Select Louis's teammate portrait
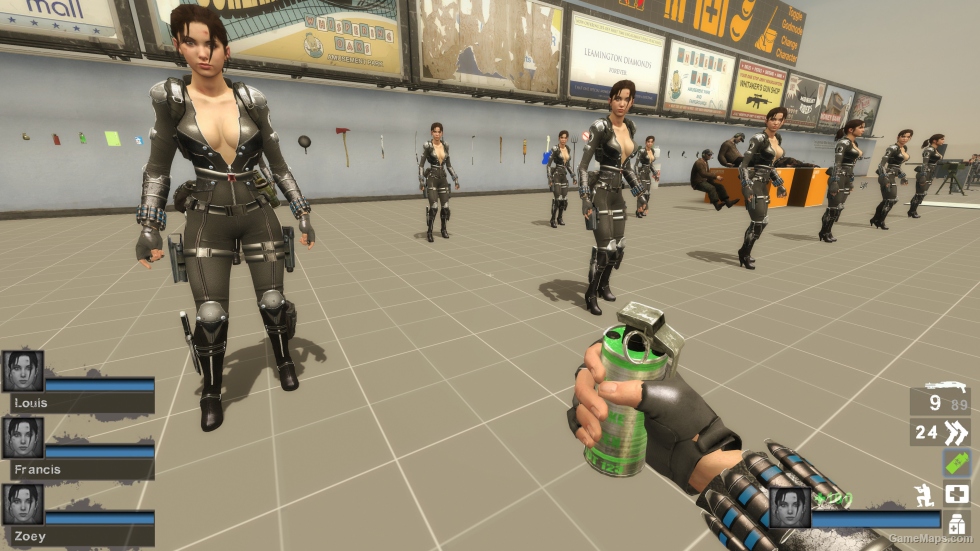 [x=23, y=371]
